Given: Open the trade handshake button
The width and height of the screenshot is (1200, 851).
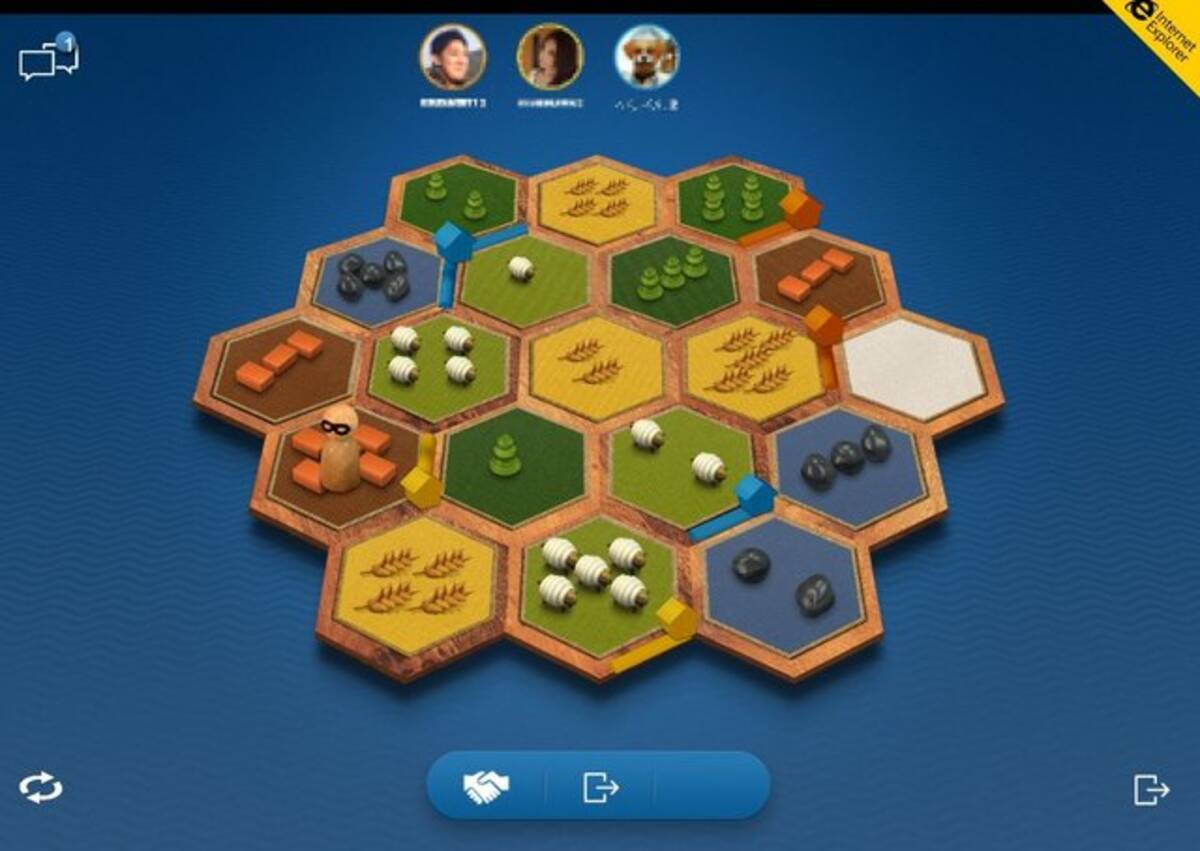Looking at the screenshot, I should click(486, 788).
